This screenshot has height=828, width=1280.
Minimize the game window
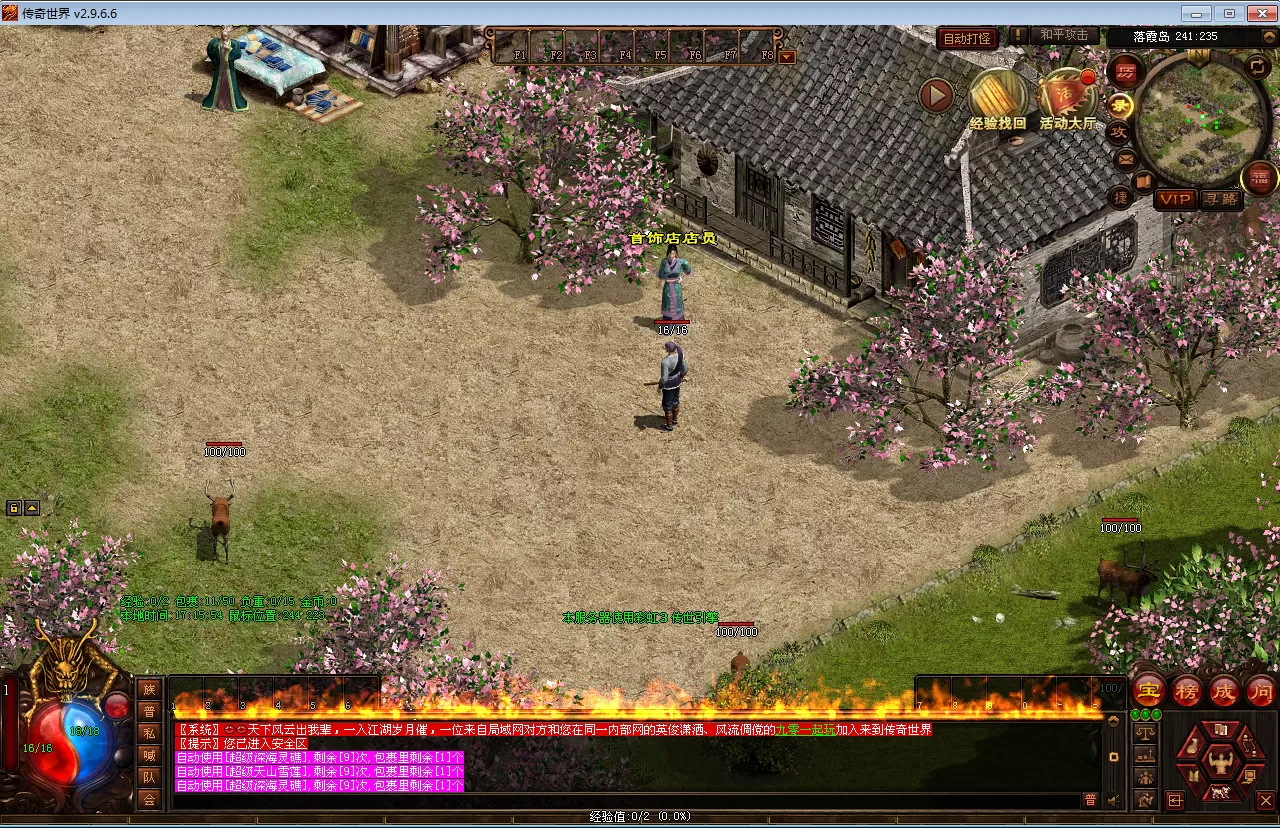[1197, 13]
